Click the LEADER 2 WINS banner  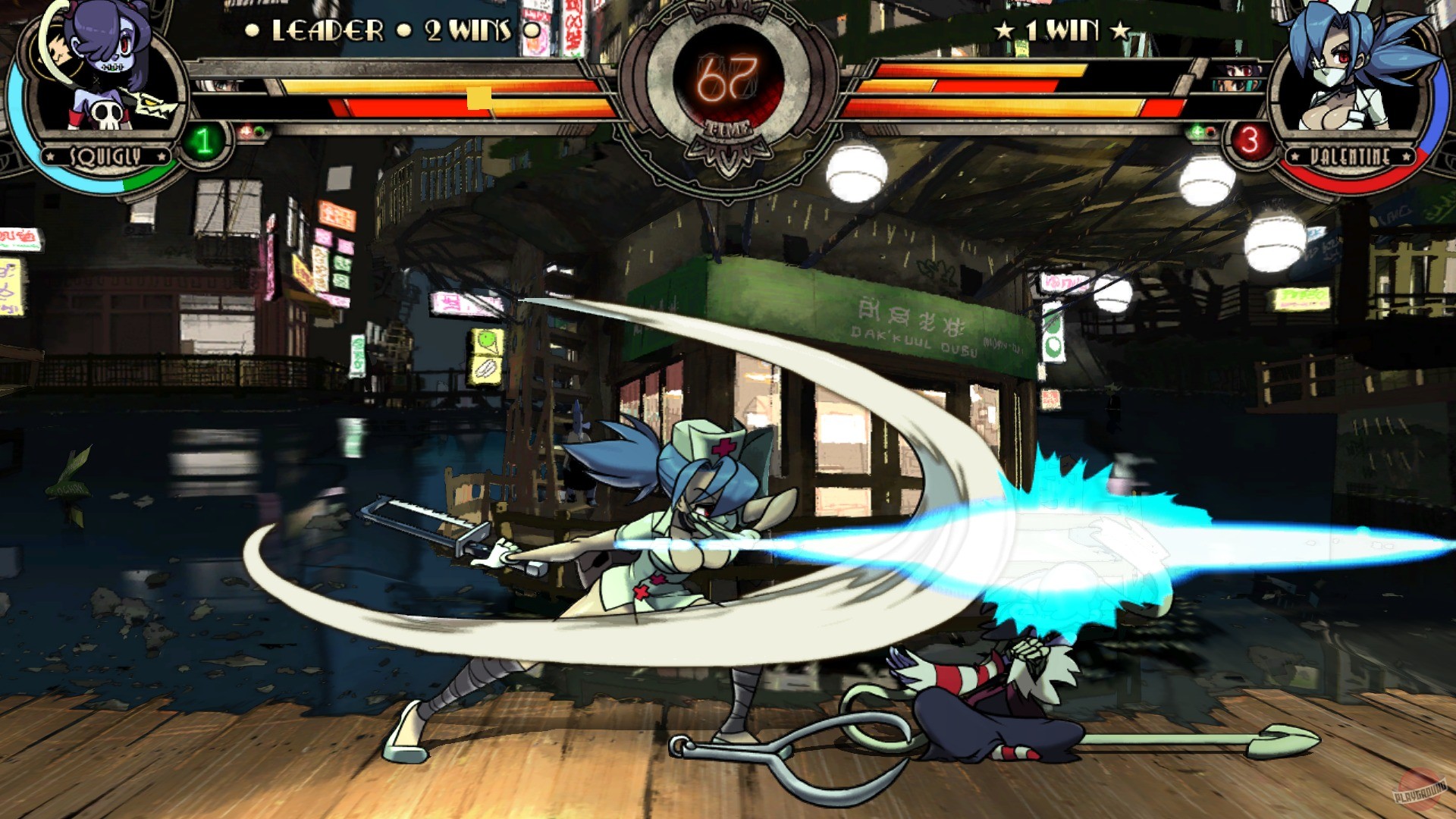(379, 29)
